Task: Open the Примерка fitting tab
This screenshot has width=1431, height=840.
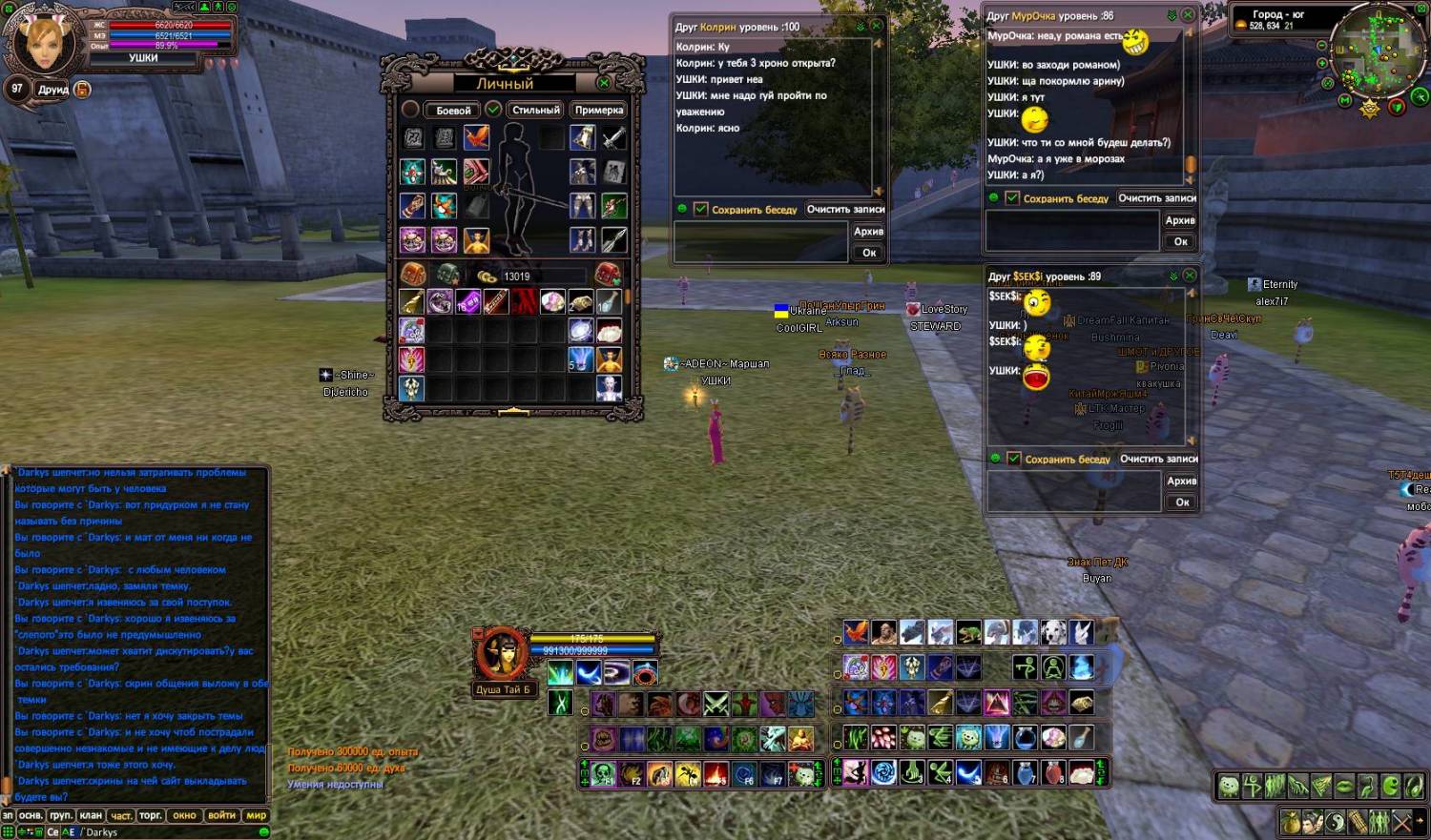Action: point(599,111)
